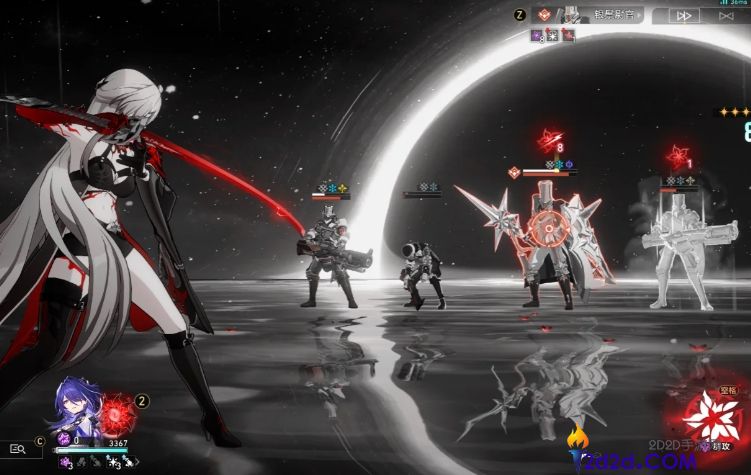Inspect the purple debuff icon under the enemy name

coord(537,36)
